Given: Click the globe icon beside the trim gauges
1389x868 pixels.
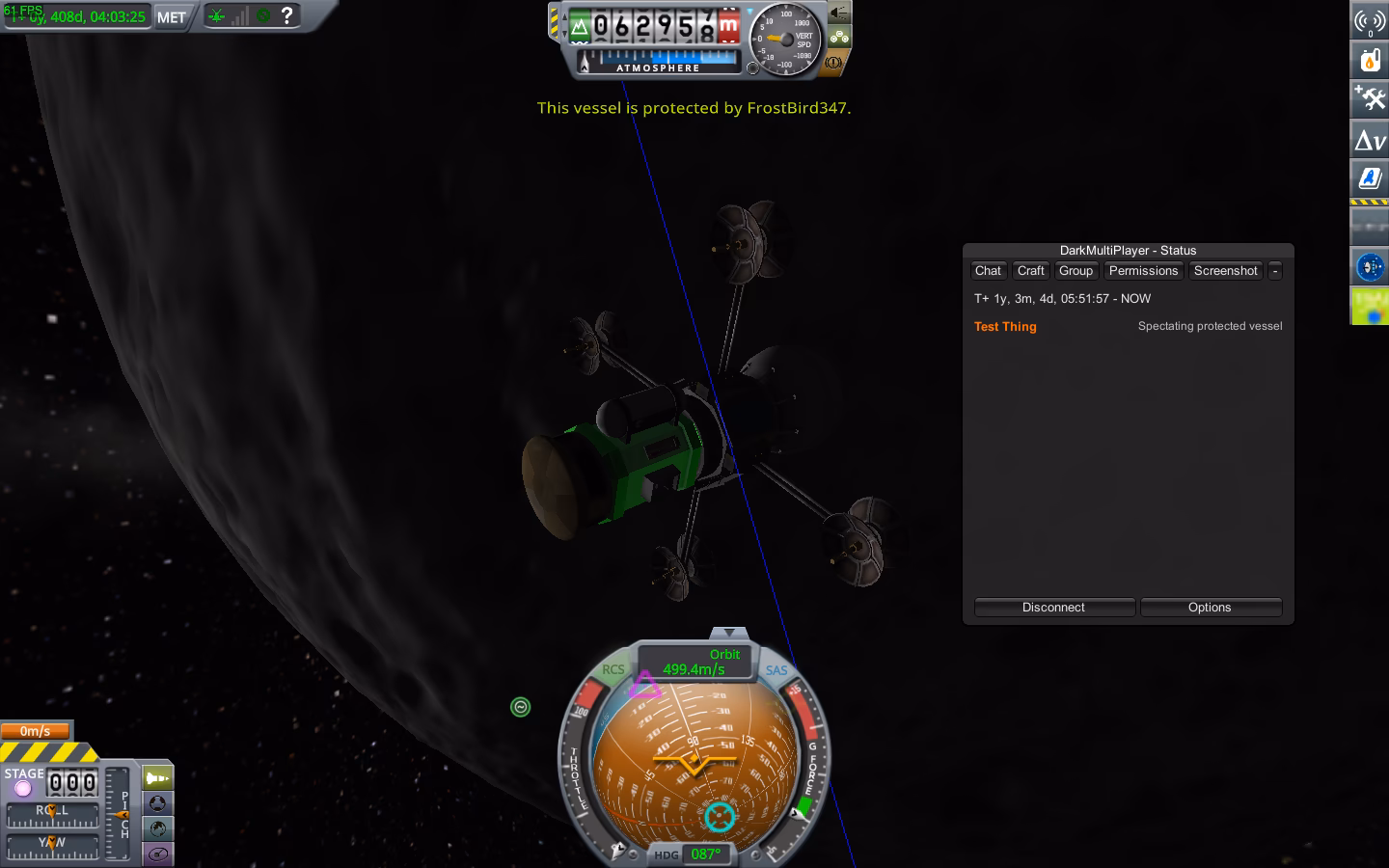Looking at the screenshot, I should coord(157,827).
